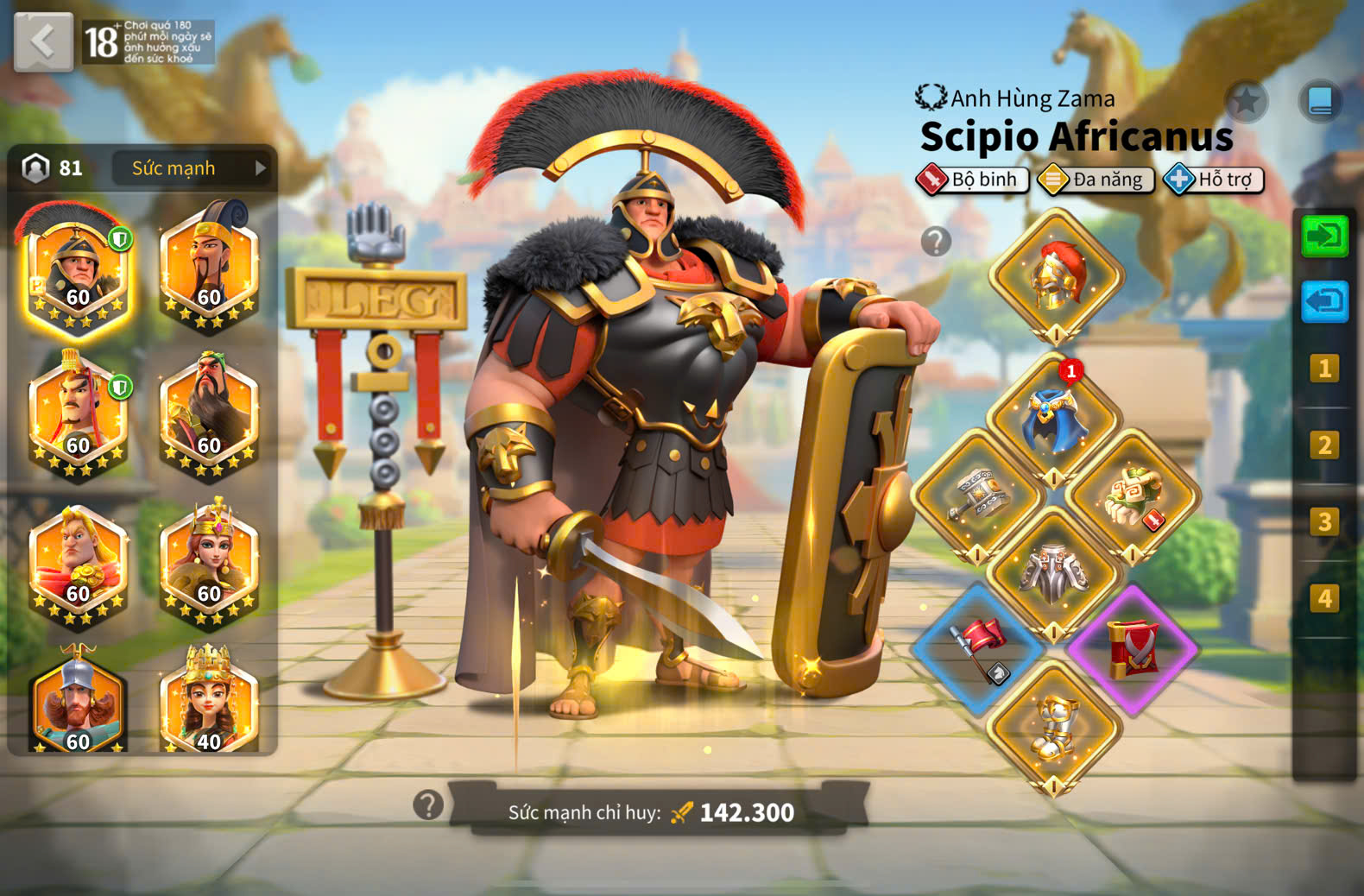Image resolution: width=1364 pixels, height=896 pixels.
Task: Click the blue return arrow button
Action: click(1324, 302)
